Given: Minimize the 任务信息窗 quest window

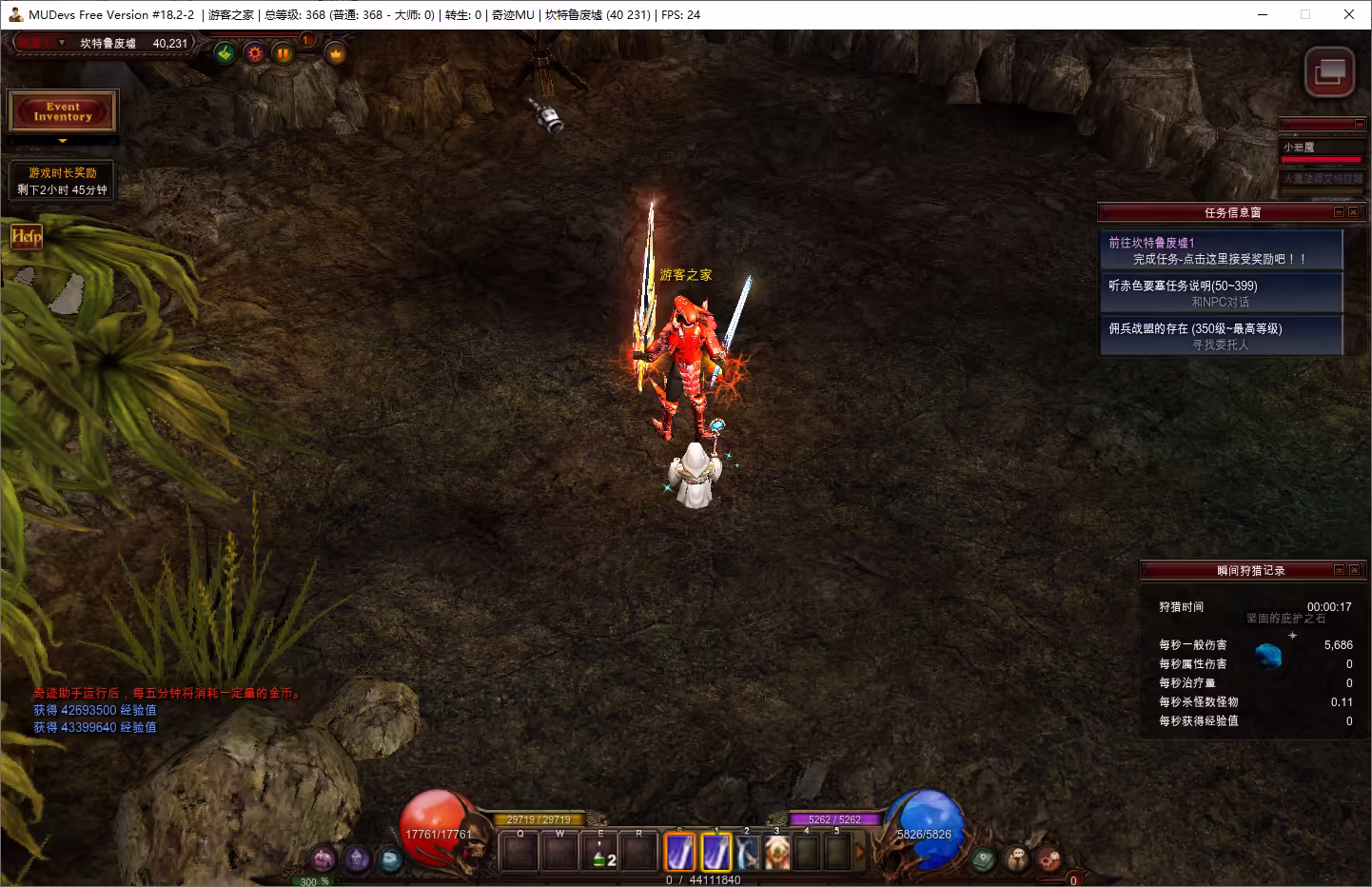Looking at the screenshot, I should pos(1339,212).
